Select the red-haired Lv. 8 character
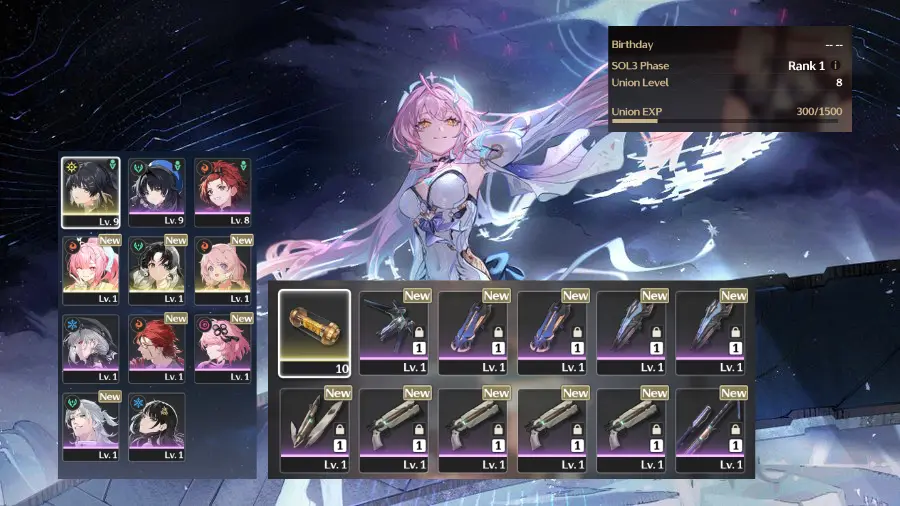The width and height of the screenshot is (900, 506). [x=222, y=190]
